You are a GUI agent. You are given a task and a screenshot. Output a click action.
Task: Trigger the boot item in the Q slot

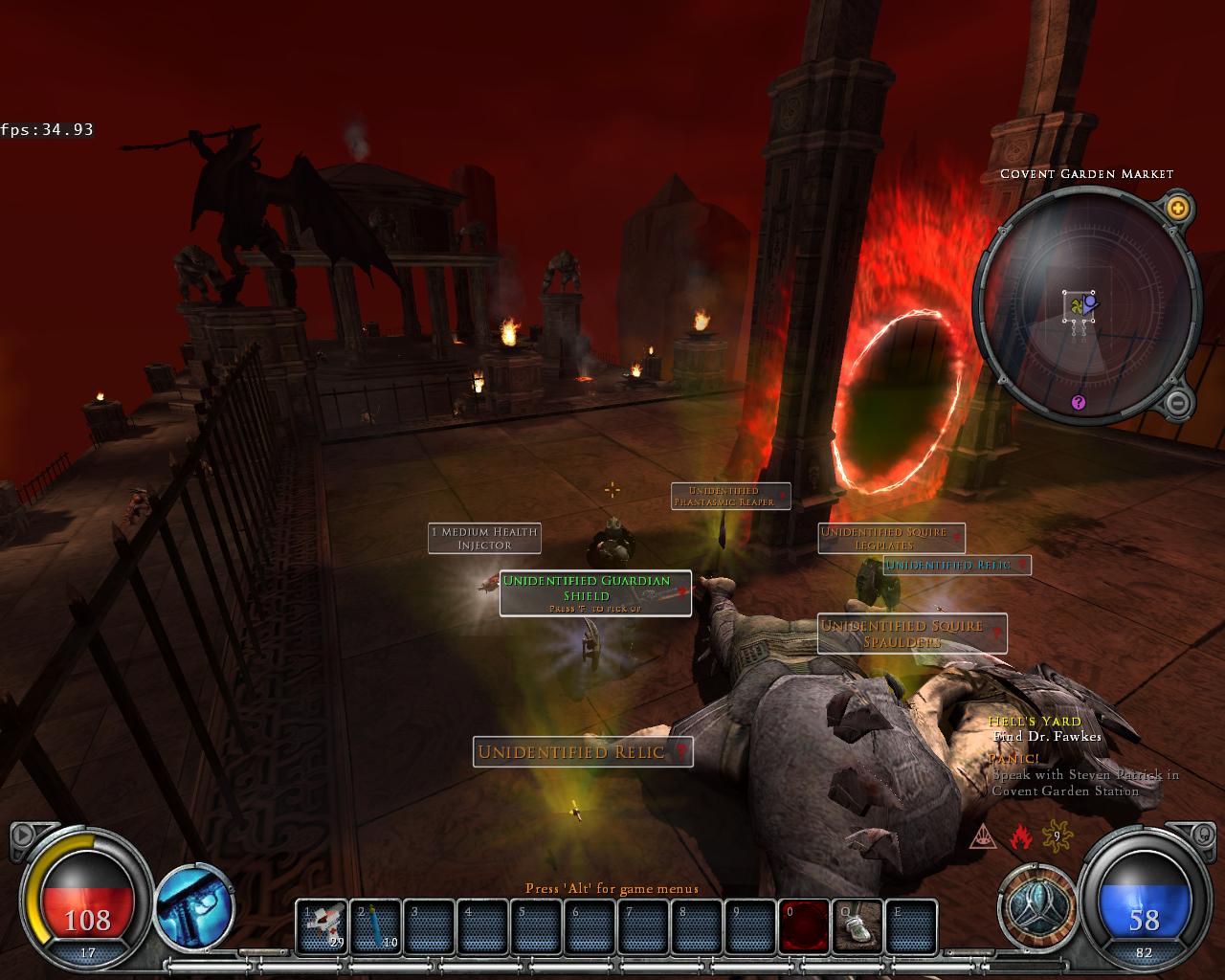click(x=857, y=926)
